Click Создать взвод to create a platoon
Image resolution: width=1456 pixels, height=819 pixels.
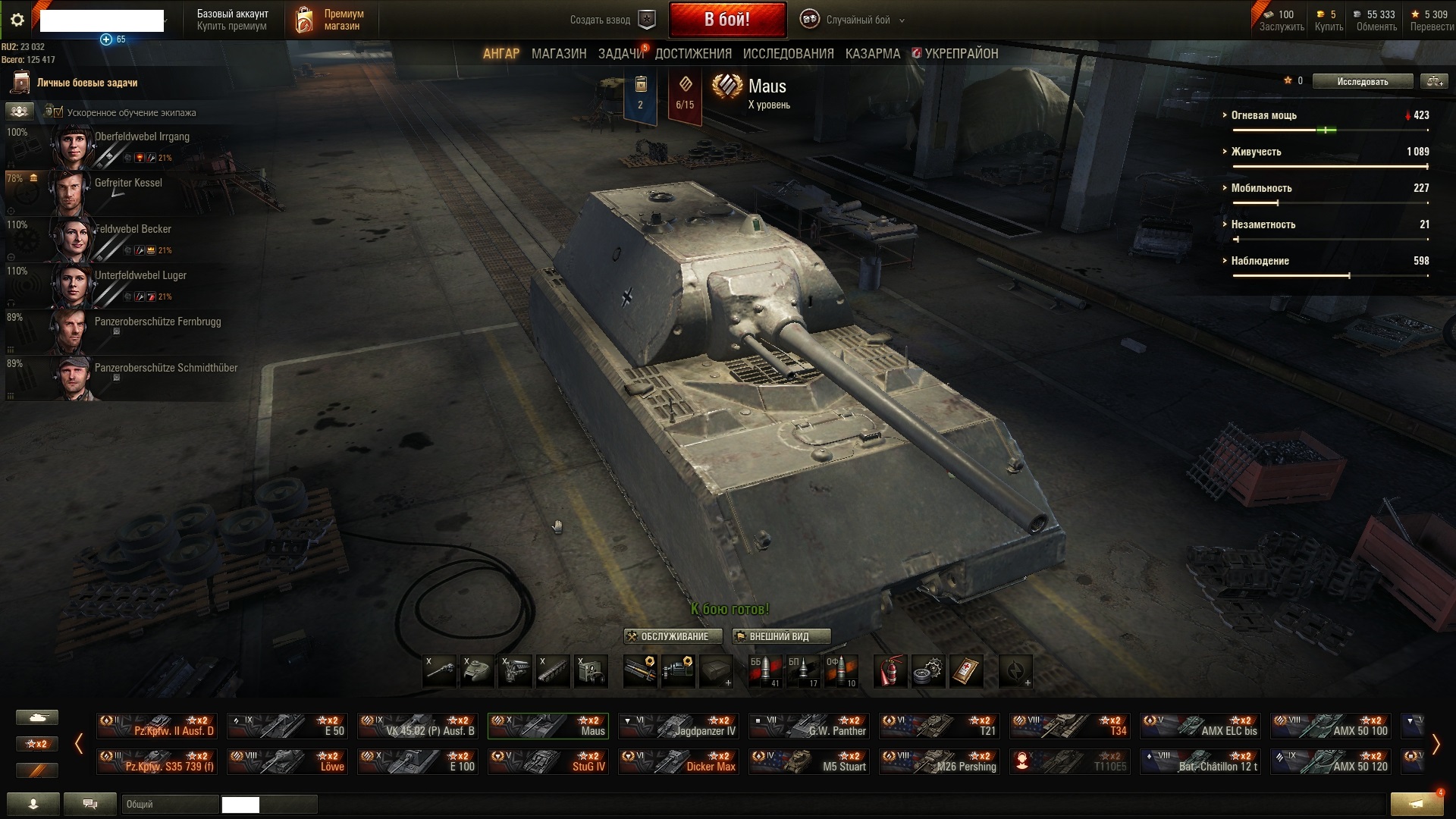tap(613, 20)
